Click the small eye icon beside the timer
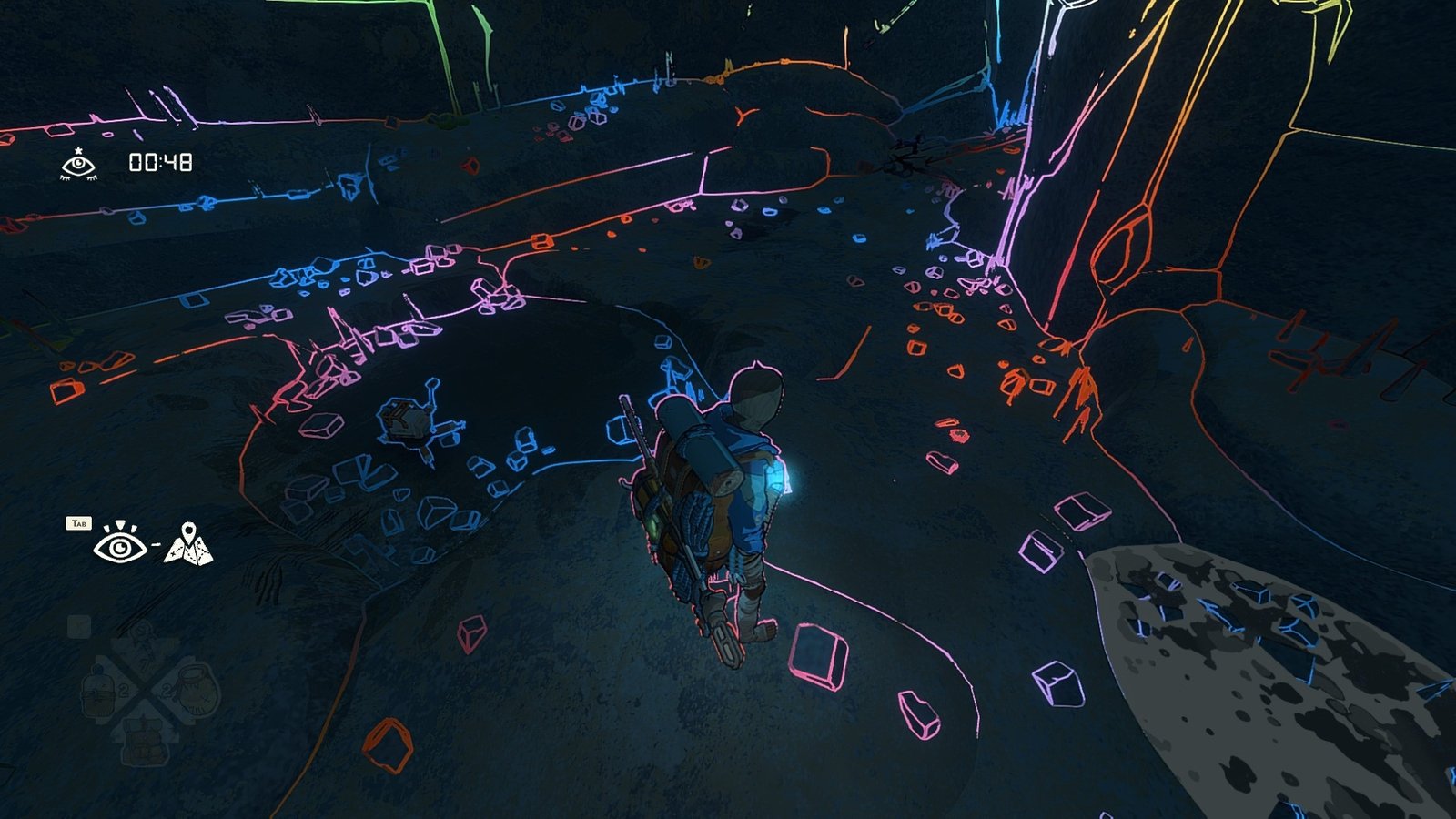The image size is (1456, 819). (78, 164)
